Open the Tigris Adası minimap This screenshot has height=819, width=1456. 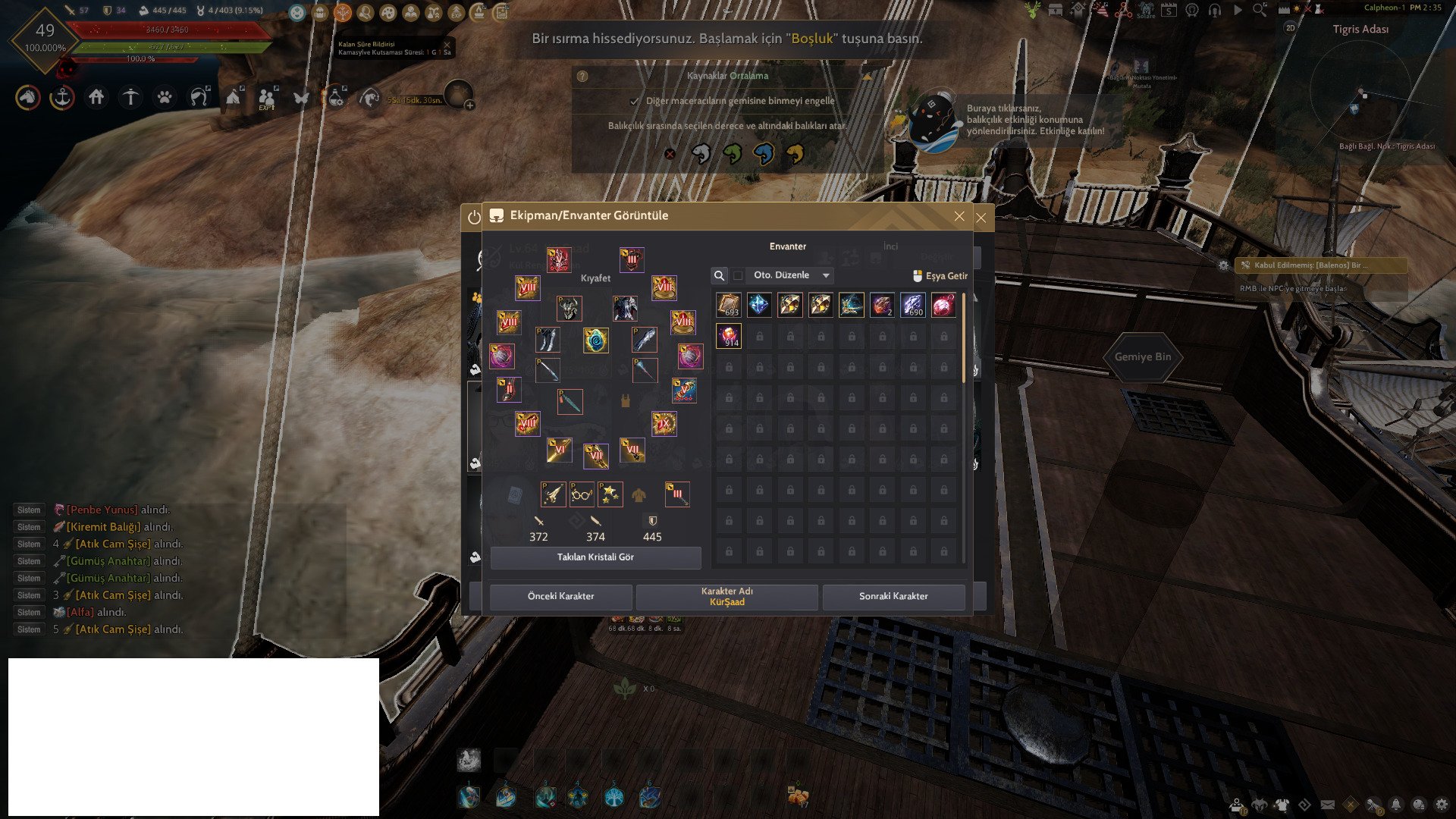pos(1361,91)
